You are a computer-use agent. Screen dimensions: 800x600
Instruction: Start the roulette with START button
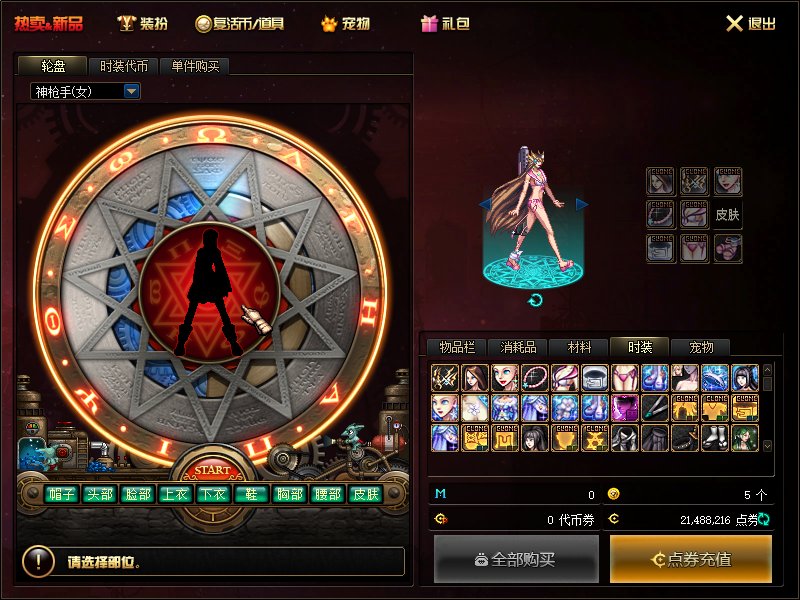click(x=212, y=470)
